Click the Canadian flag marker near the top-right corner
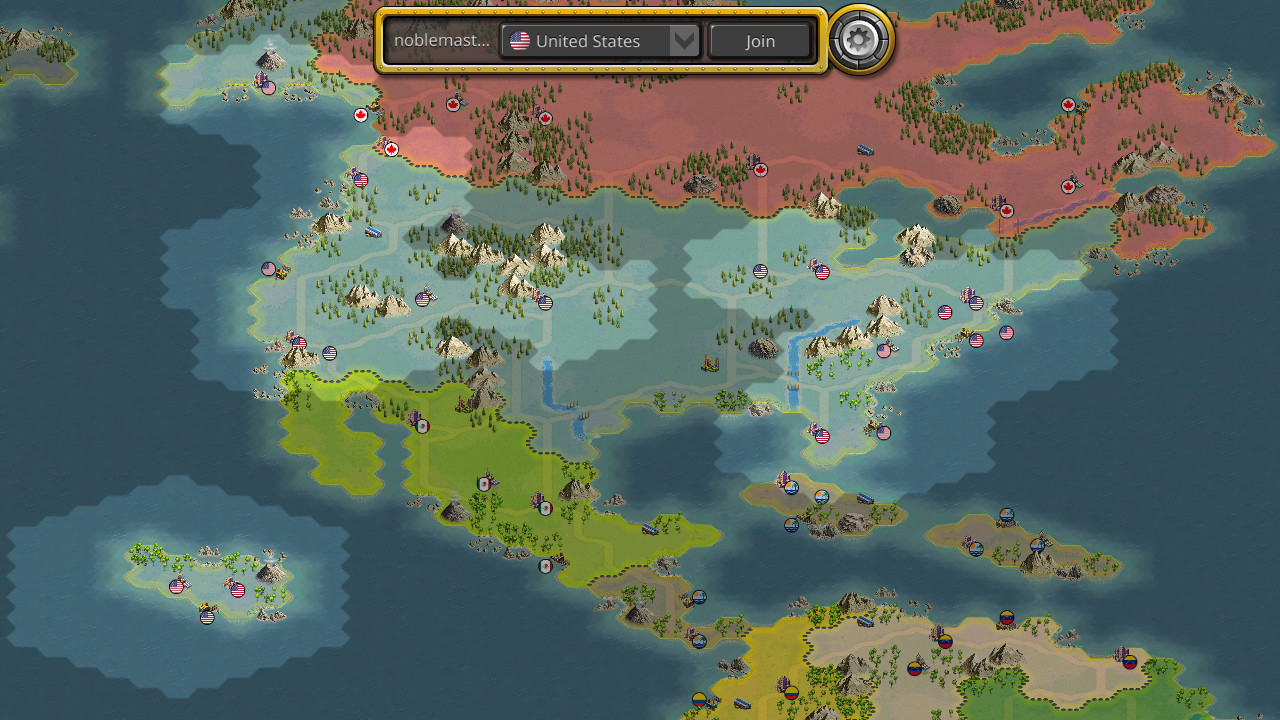1280x720 pixels. pyautogui.click(x=1071, y=102)
